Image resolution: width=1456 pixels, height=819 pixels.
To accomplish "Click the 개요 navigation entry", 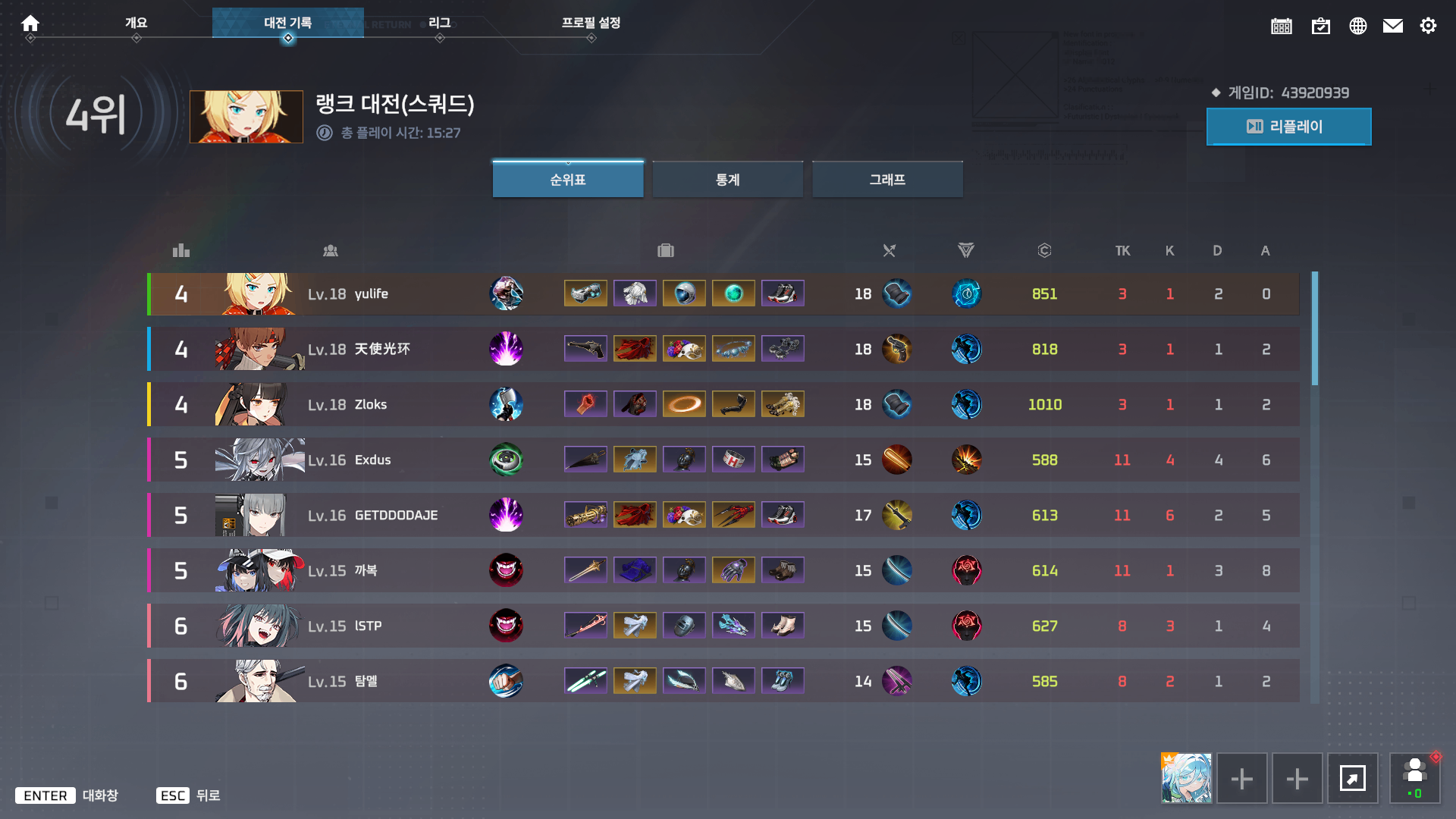I will (x=136, y=23).
